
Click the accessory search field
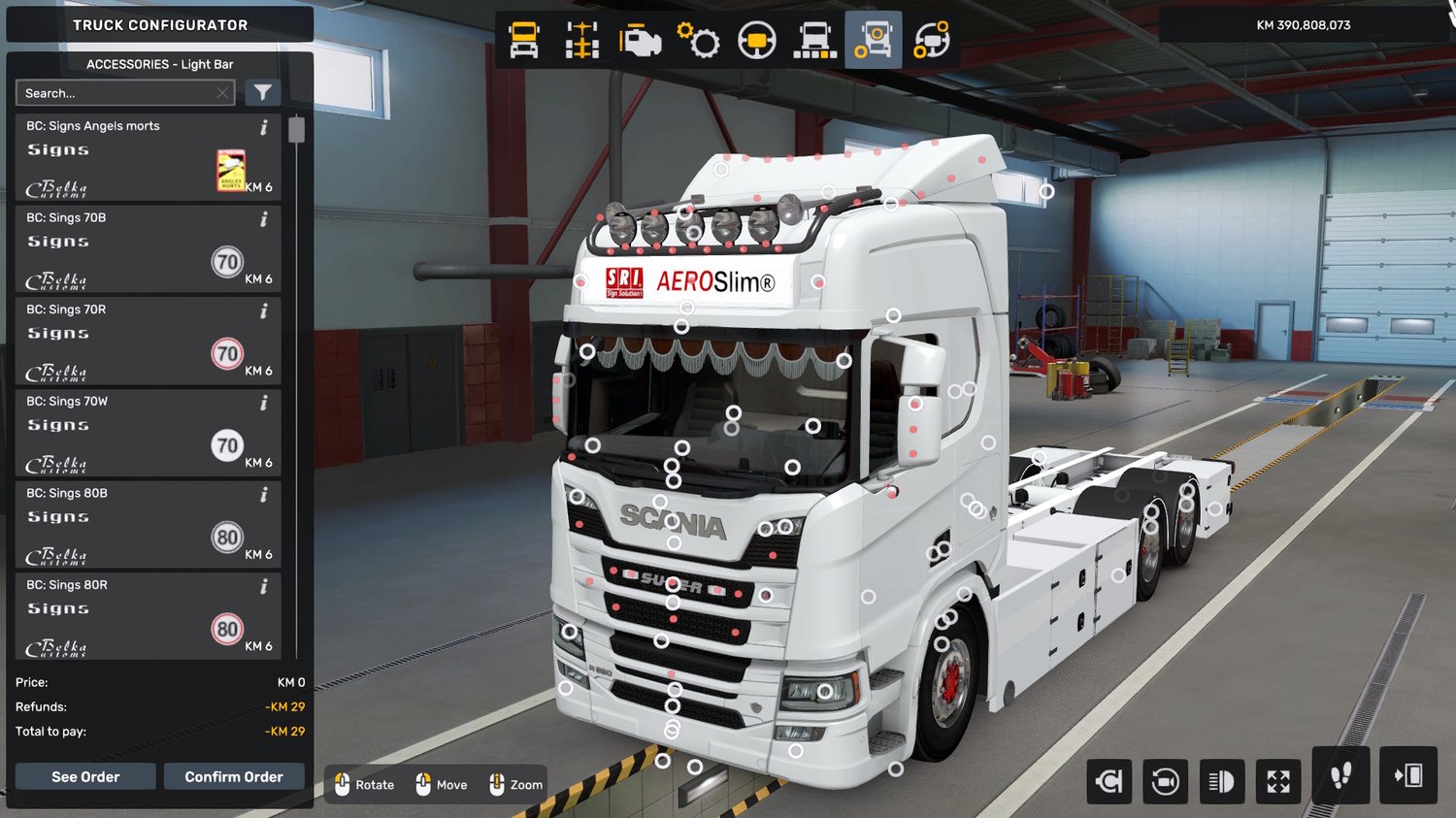[x=116, y=93]
